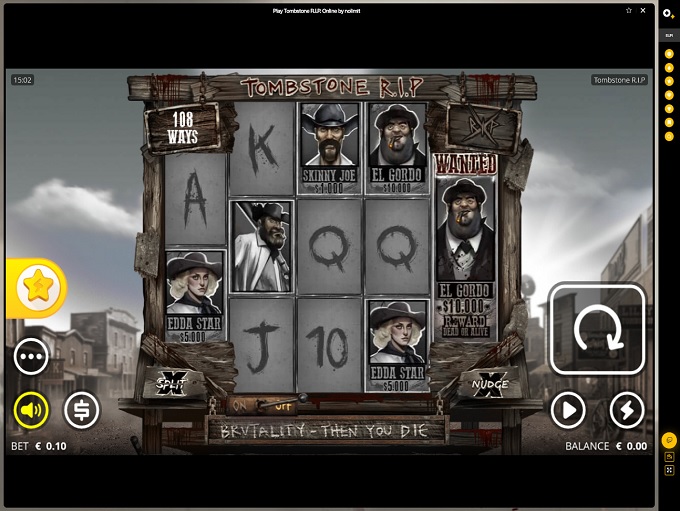The image size is (680, 511).
Task: Spin the reels with the large circular arrow button
Action: pyautogui.click(x=597, y=331)
